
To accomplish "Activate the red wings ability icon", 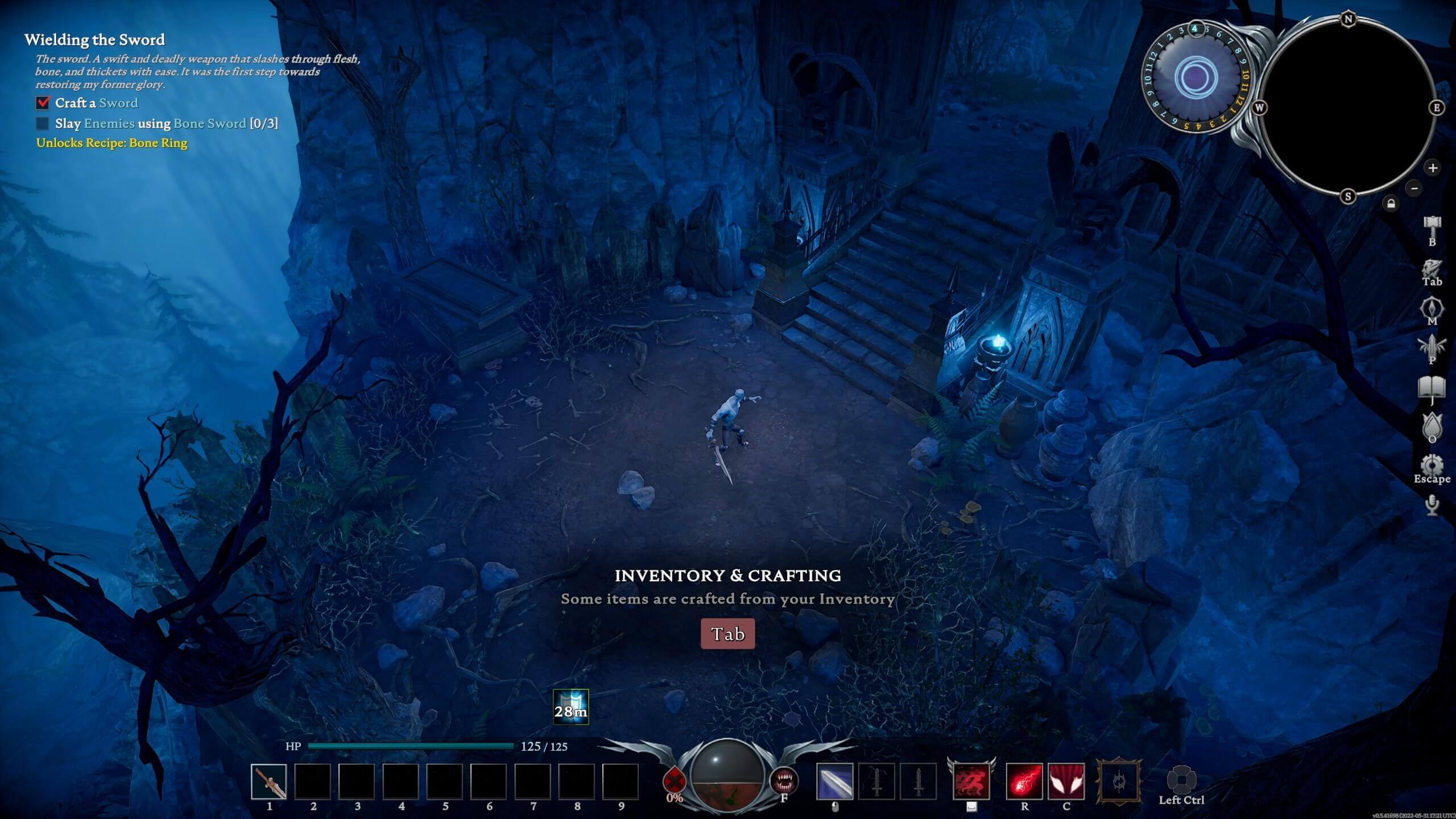I will coord(1066,781).
